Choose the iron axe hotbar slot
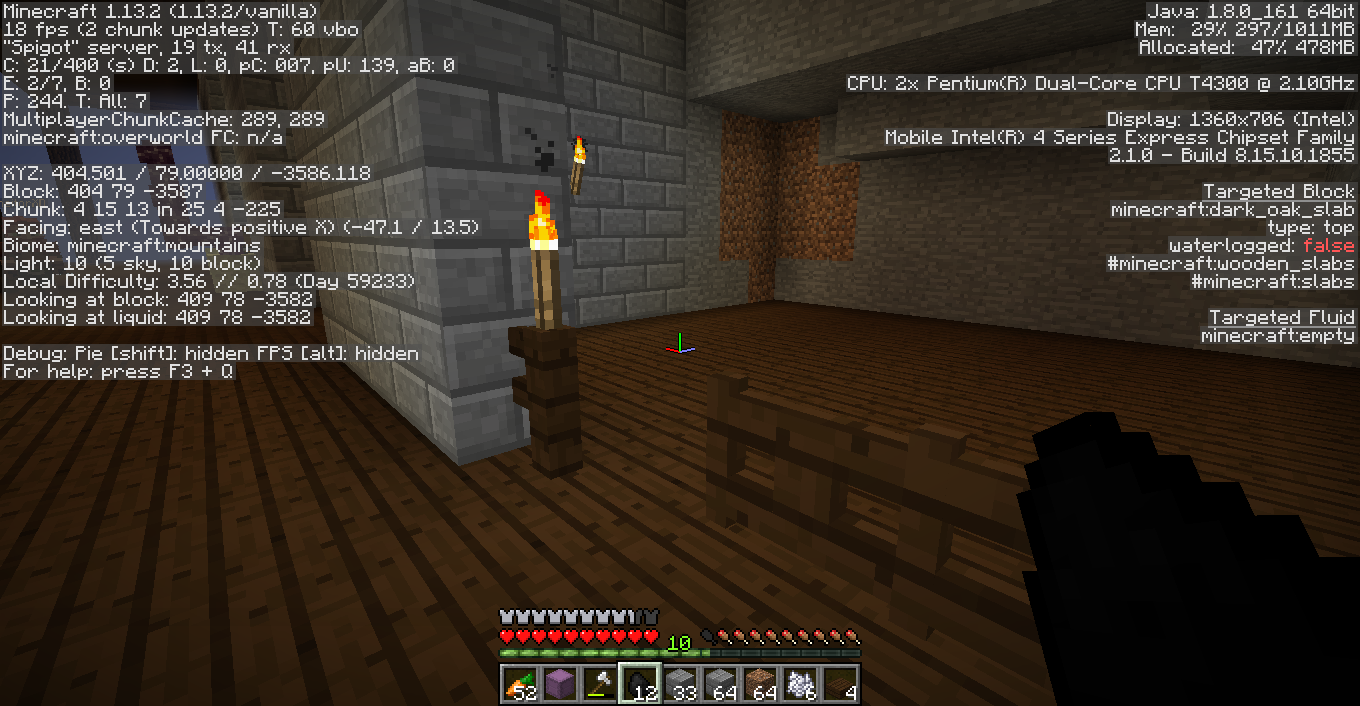This screenshot has width=1360, height=706. coord(600,684)
